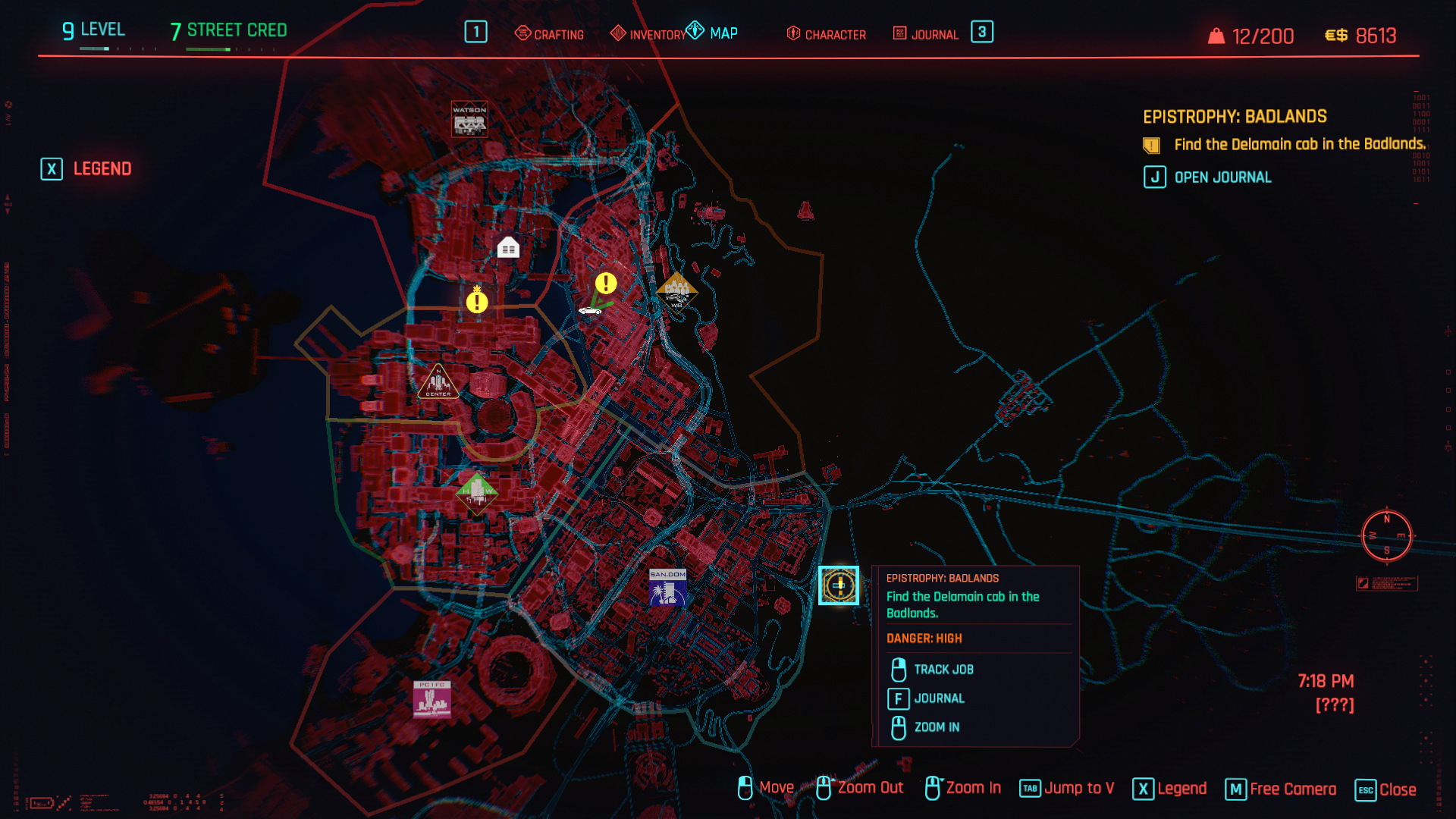Select the highlighted Delamain quest marker

839,585
